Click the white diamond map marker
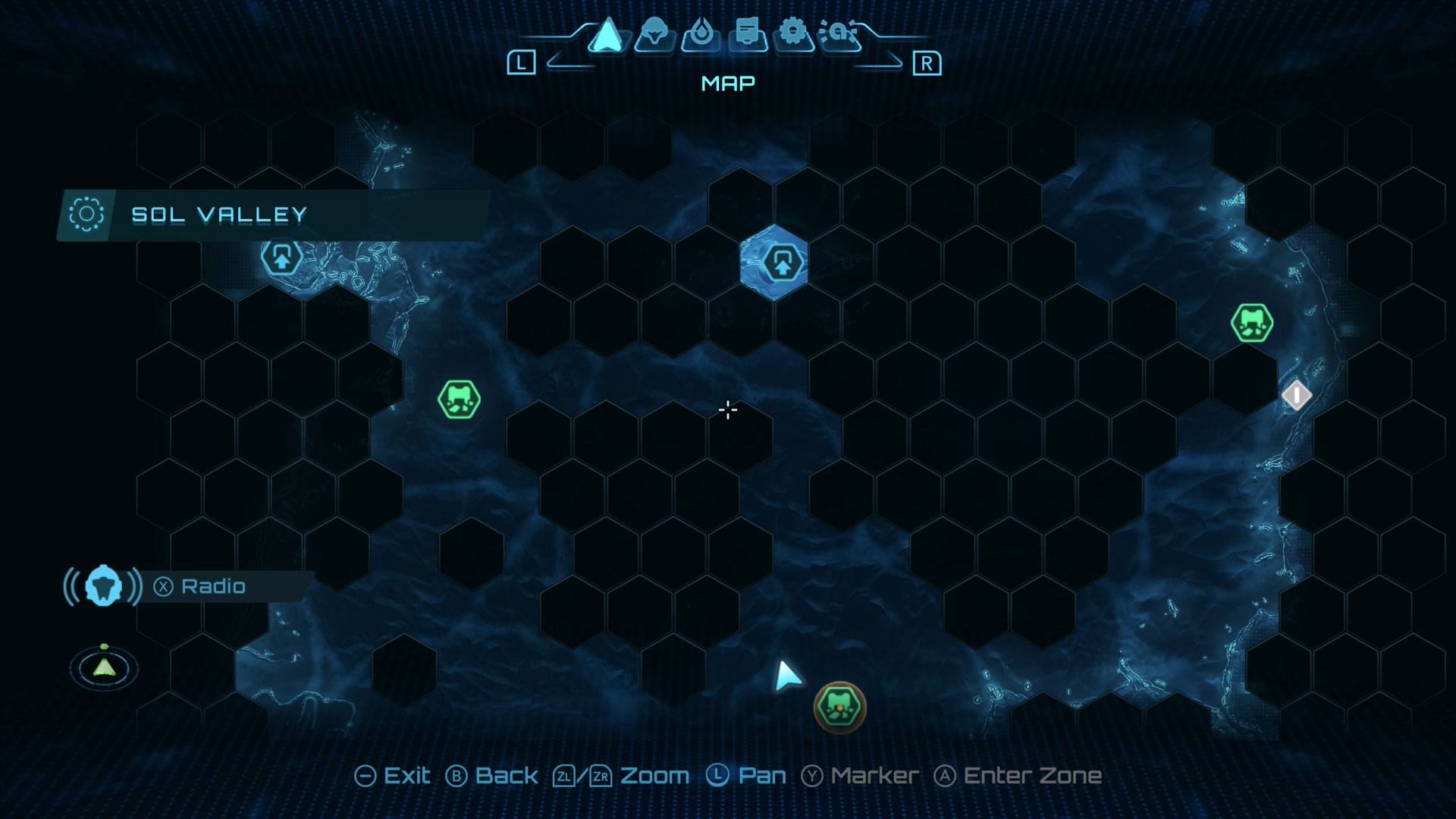1456x819 pixels. pos(1296,395)
